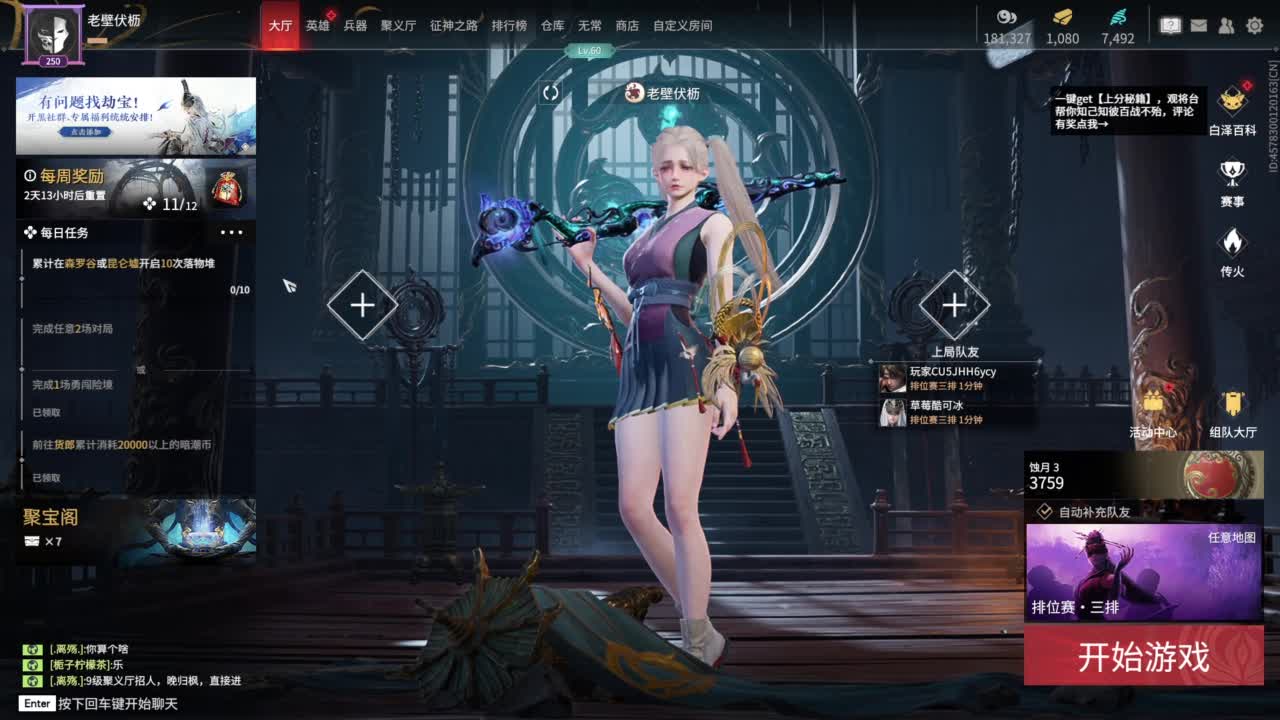
Task: Switch to the 英雄 heroes tab
Action: click(317, 26)
